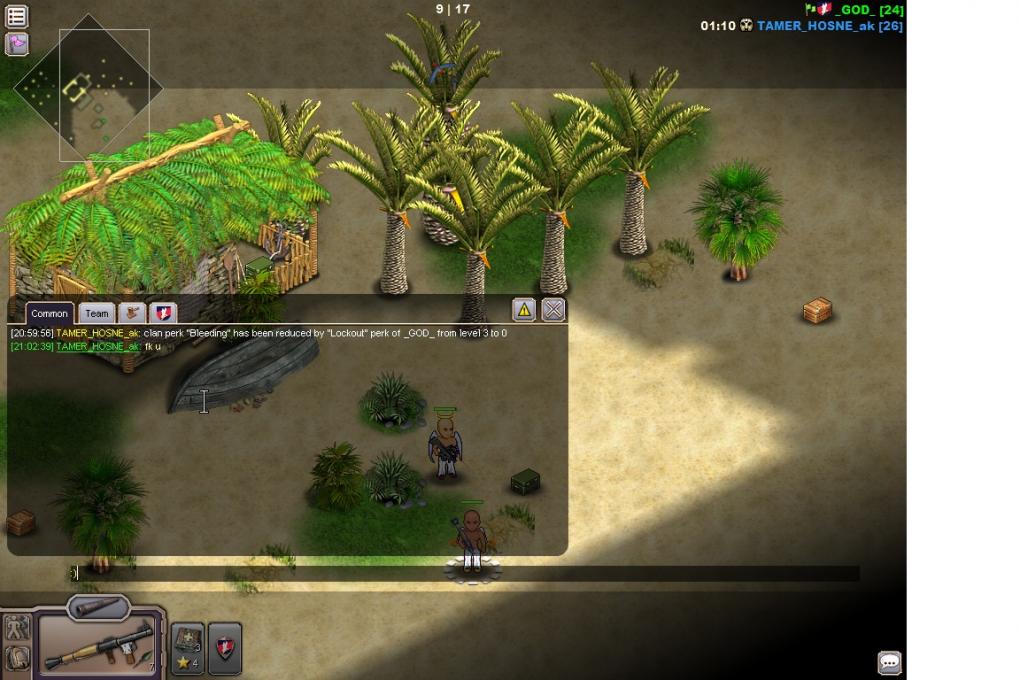Activate the red shield clan perk slot
This screenshot has height=680, width=1020.
coord(224,647)
